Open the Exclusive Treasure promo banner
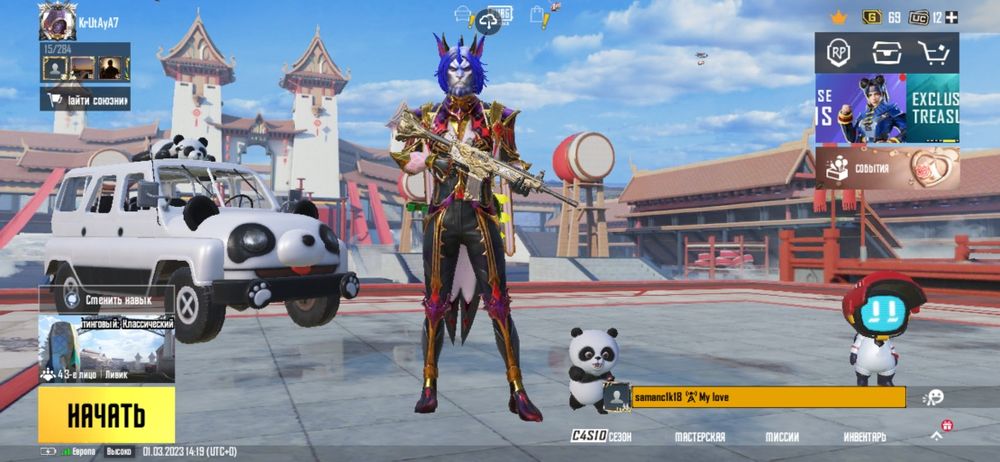Screen dimensions: 1000x462 coord(887,108)
